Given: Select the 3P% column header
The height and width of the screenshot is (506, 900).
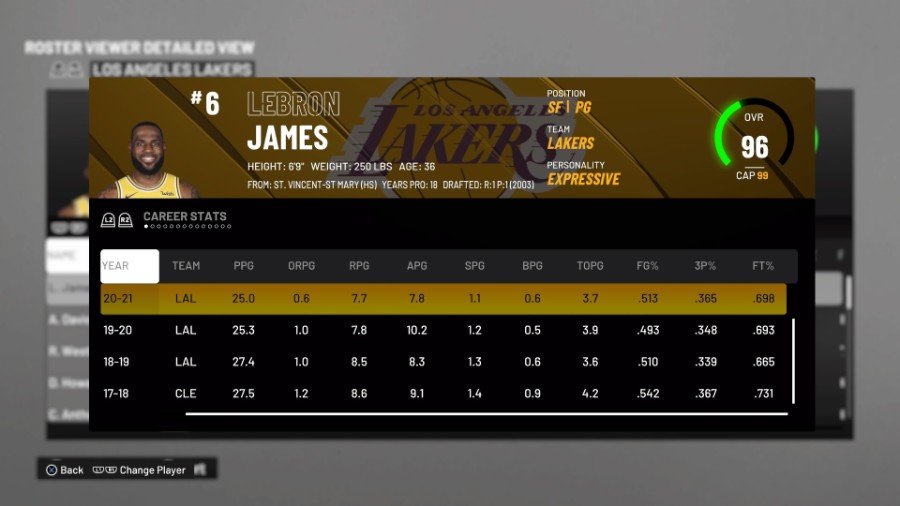Looking at the screenshot, I should click(706, 266).
